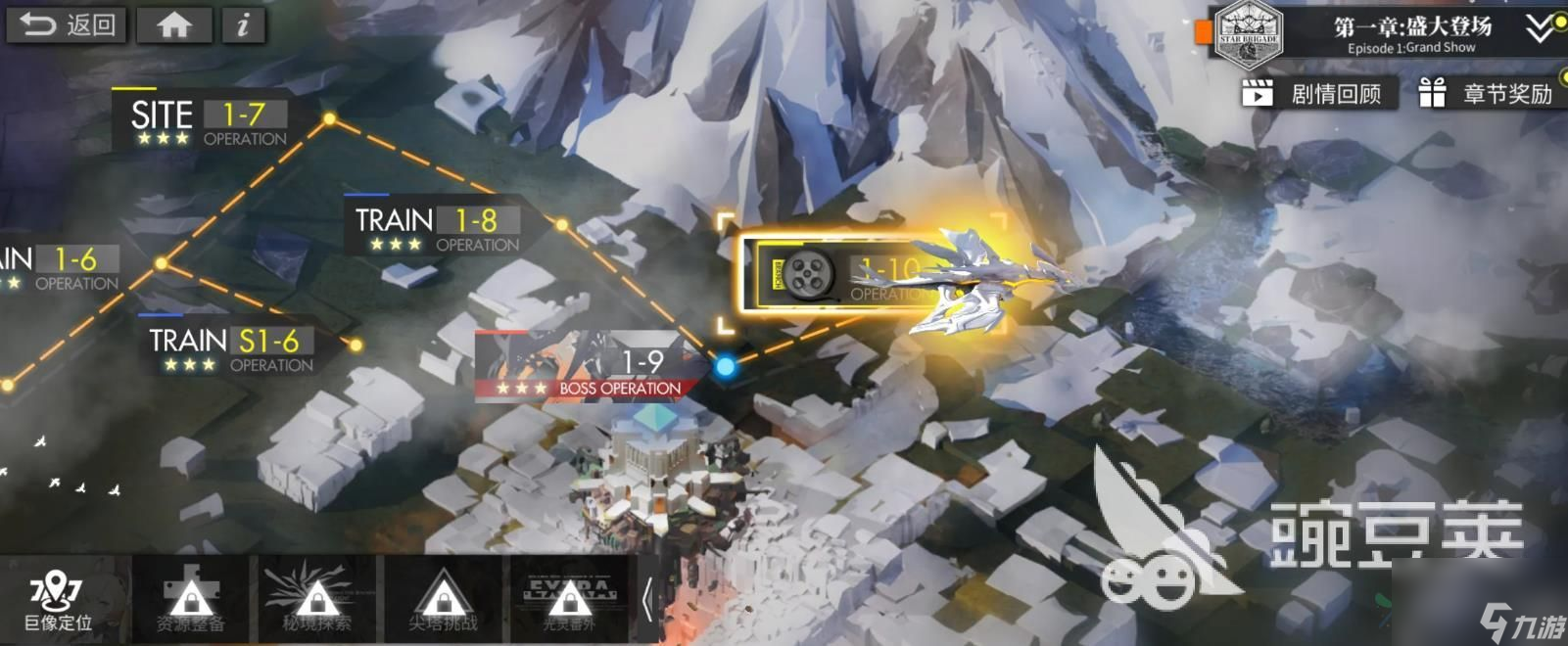Open the TRAIN S1-6 side stage

(x=231, y=350)
